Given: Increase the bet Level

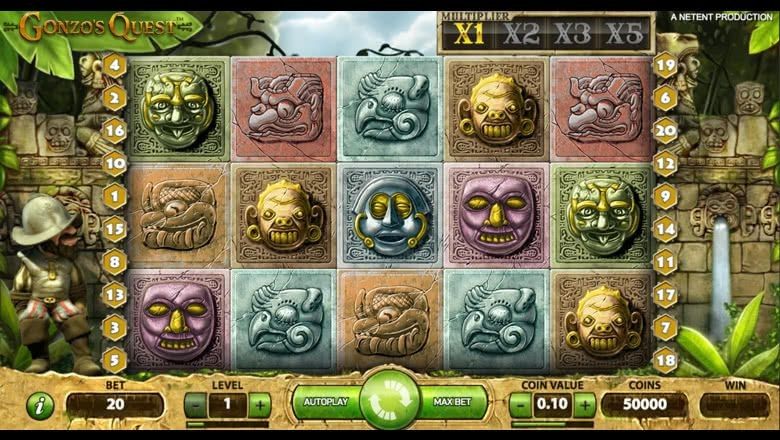Looking at the screenshot, I should 259,405.
